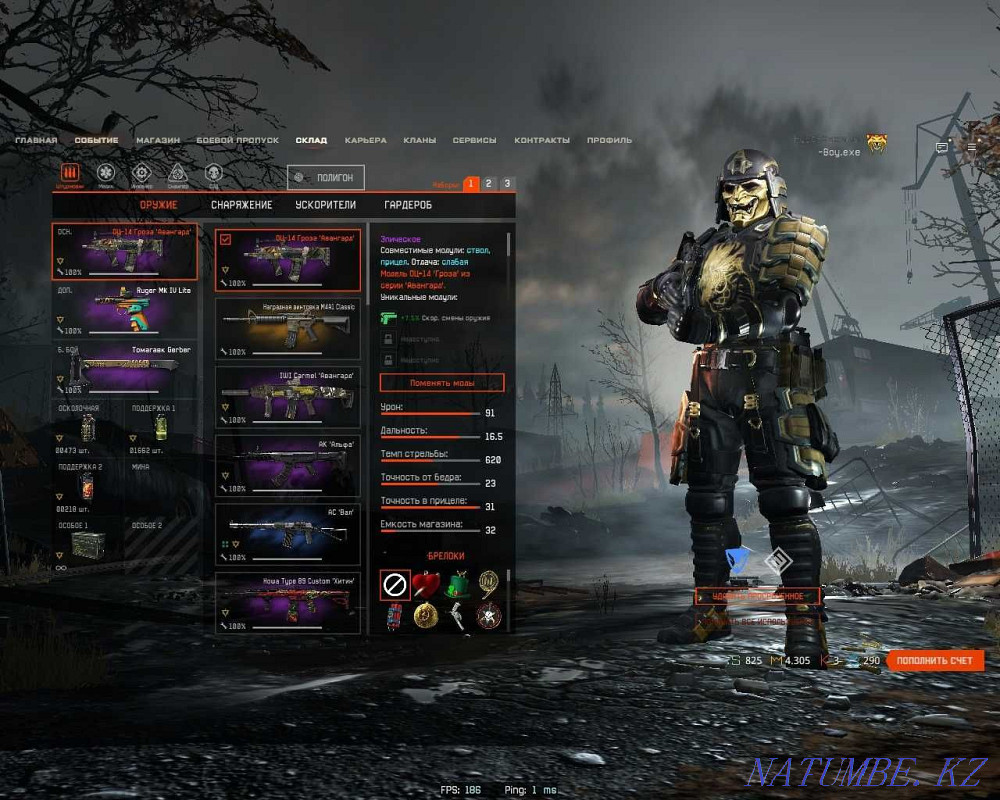The image size is (1000, 800).
Task: Choose the M4A1 Classic reward rifle
Action: click(x=288, y=328)
